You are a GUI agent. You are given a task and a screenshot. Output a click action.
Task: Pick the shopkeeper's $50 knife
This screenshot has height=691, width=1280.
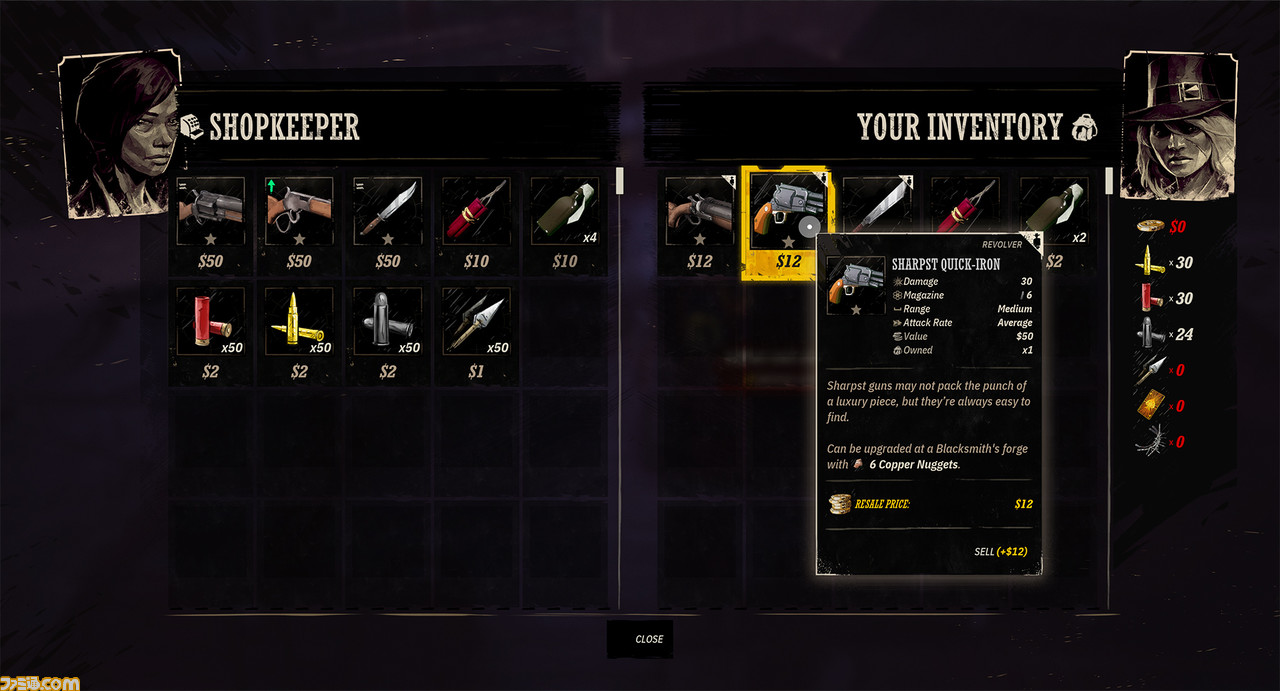(x=387, y=212)
